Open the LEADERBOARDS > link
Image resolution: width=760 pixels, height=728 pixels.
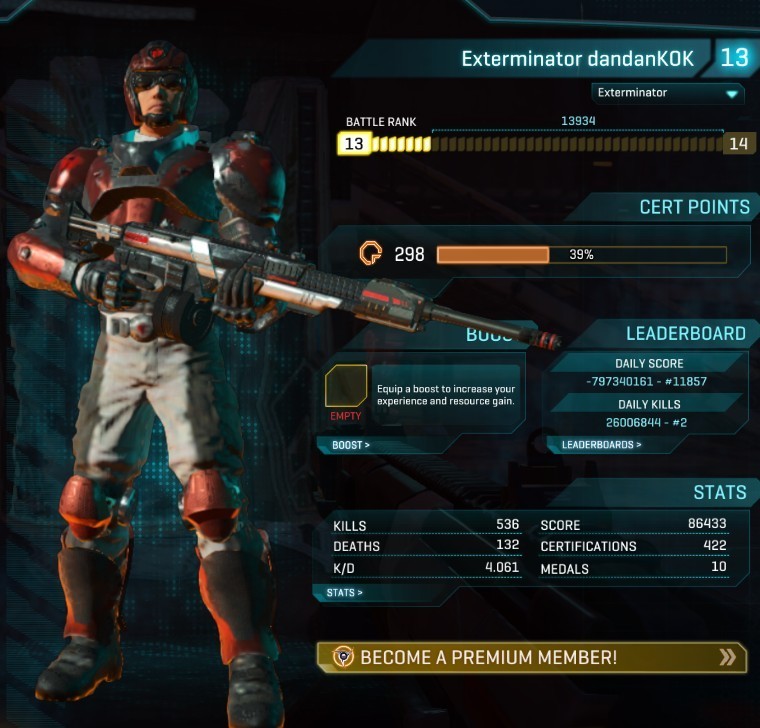601,445
